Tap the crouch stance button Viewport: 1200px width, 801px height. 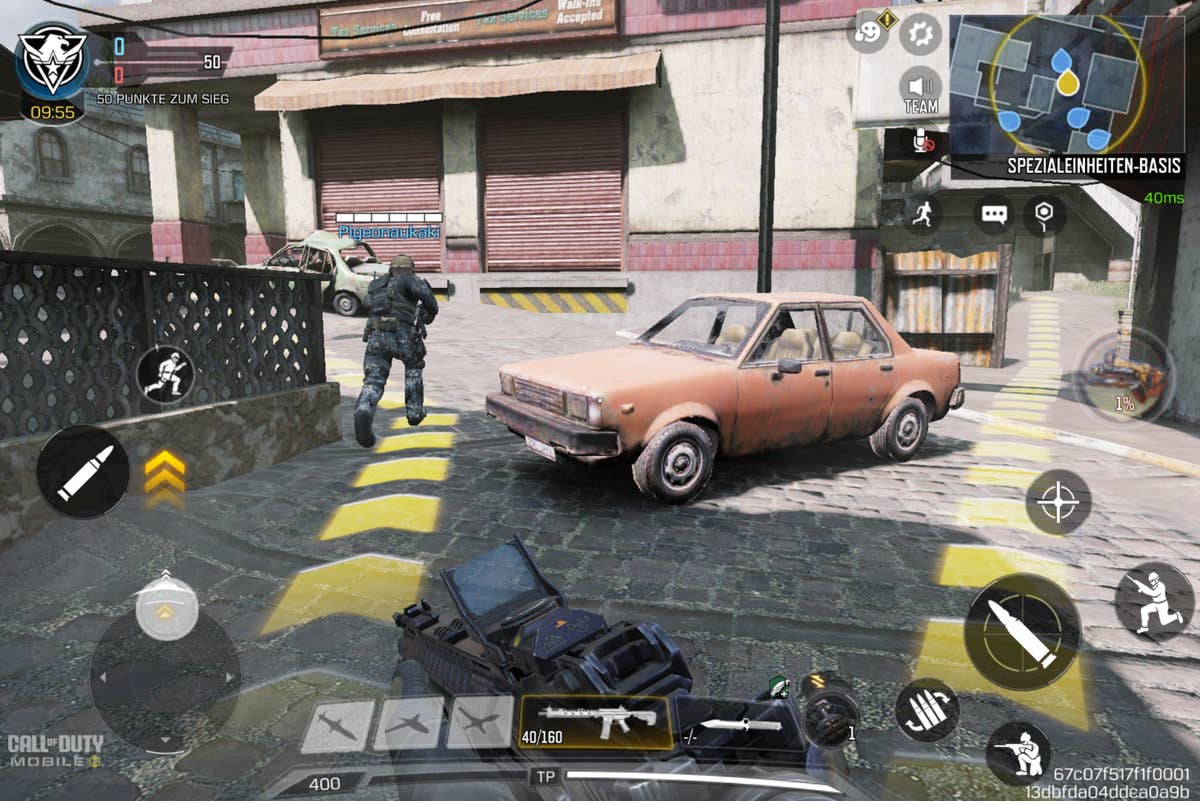(1018, 754)
